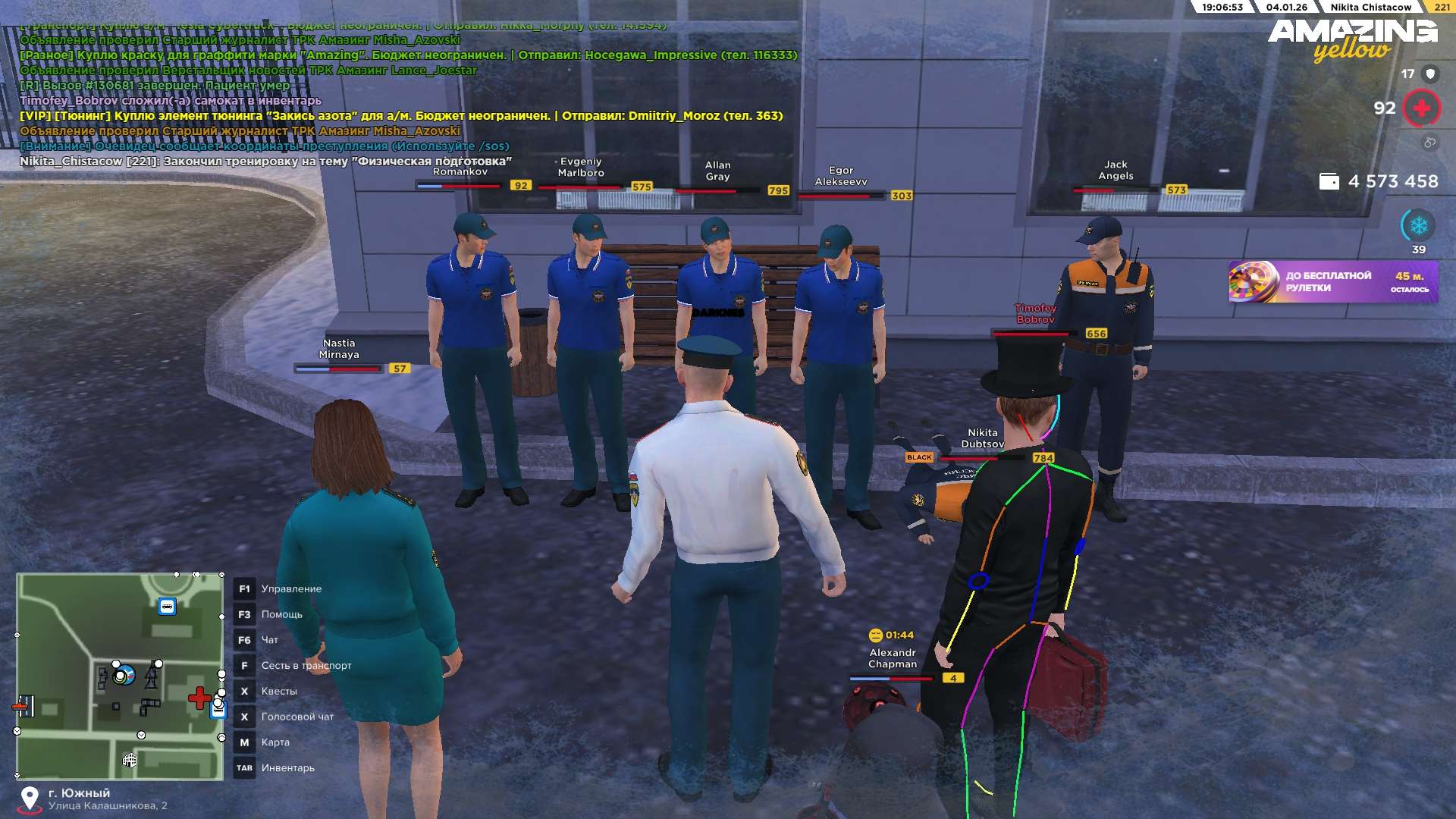The image size is (1456, 819).
Task: Select the red cross marker on minimap
Action: coord(199,698)
